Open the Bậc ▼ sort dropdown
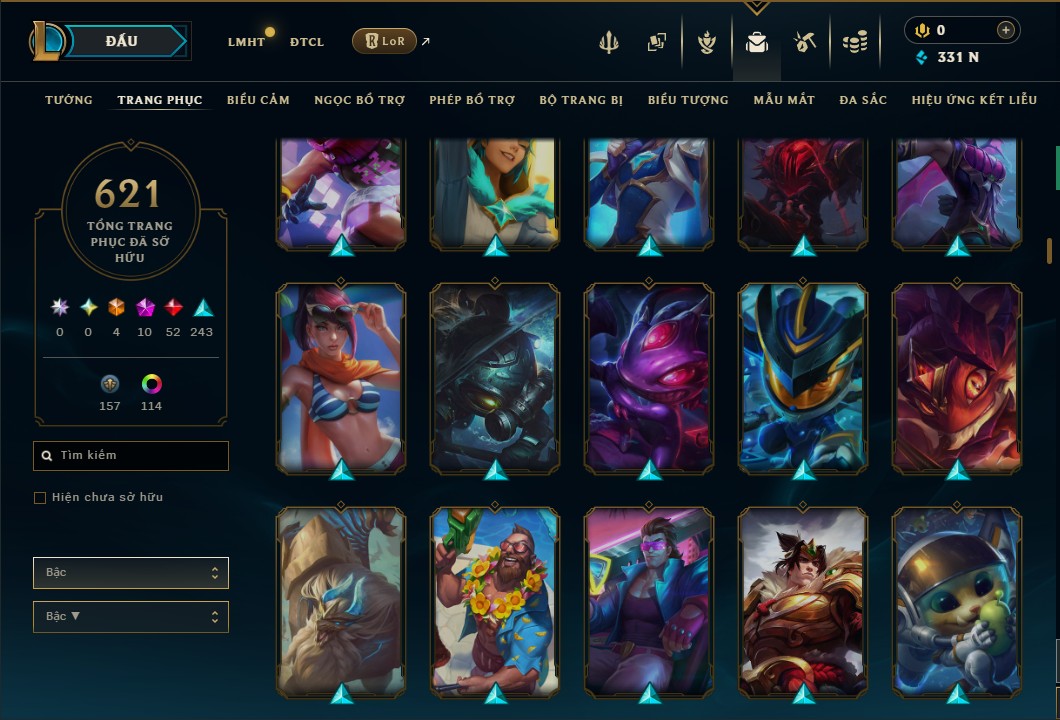 coord(131,617)
